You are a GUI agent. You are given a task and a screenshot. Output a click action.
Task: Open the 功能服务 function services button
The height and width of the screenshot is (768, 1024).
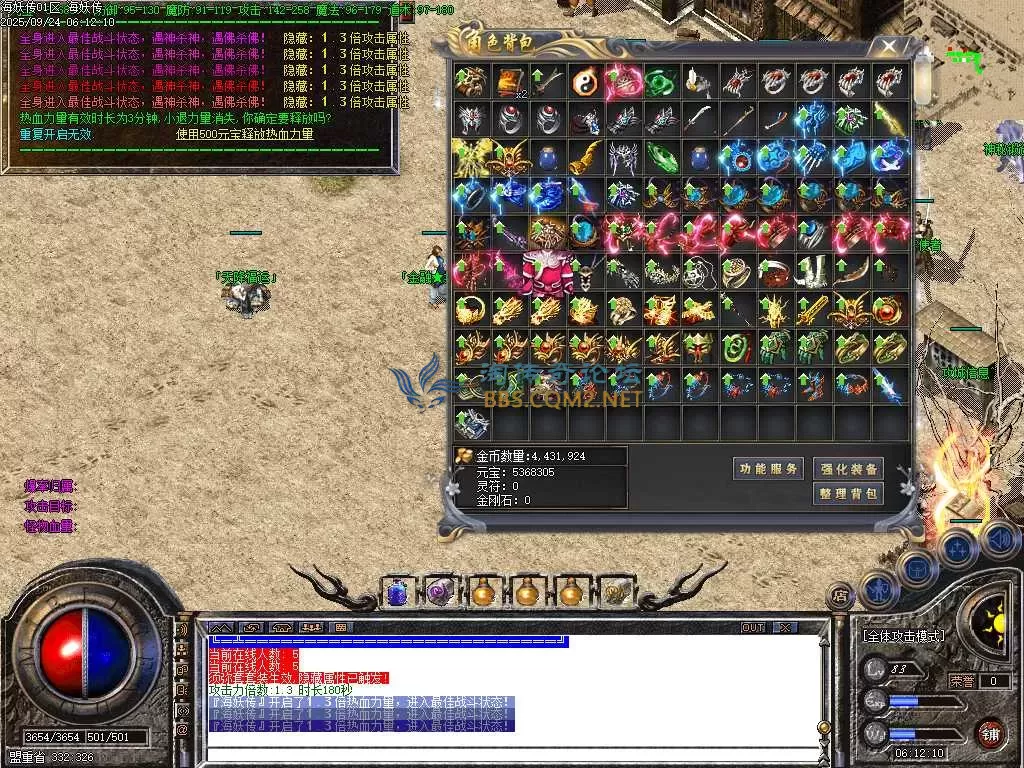click(x=768, y=468)
